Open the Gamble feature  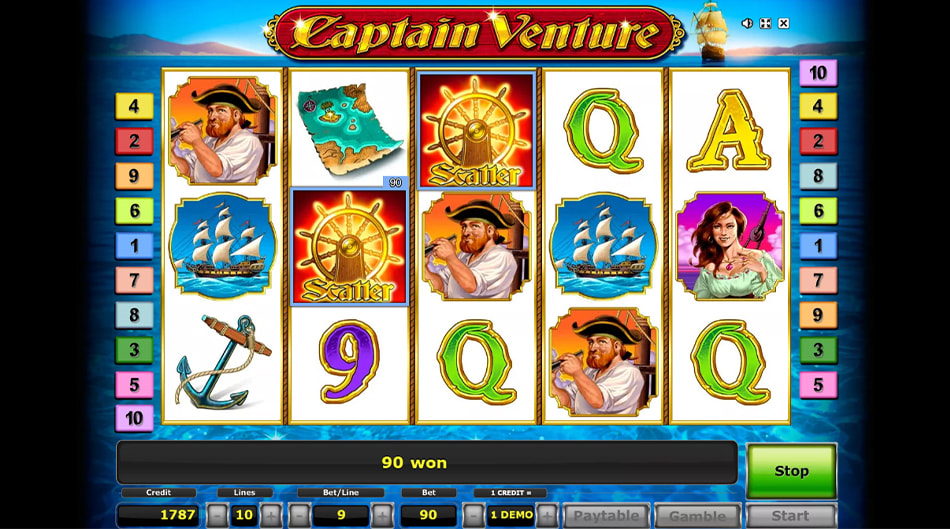697,516
